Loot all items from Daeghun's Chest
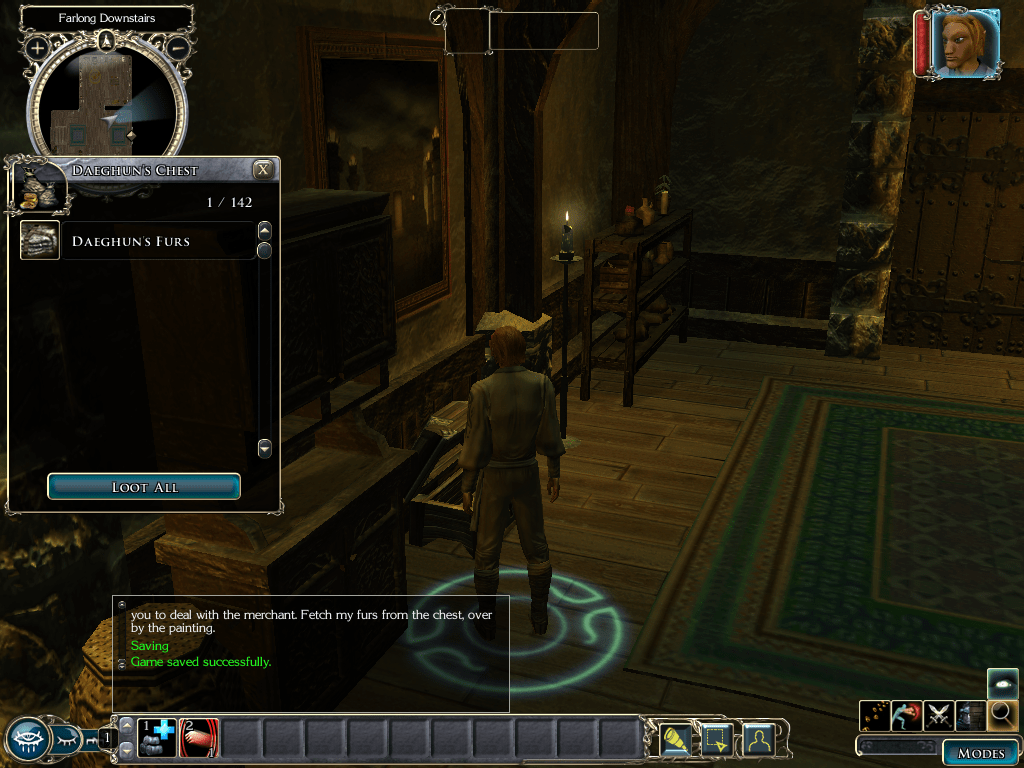Image resolution: width=1024 pixels, height=768 pixels. [144, 487]
